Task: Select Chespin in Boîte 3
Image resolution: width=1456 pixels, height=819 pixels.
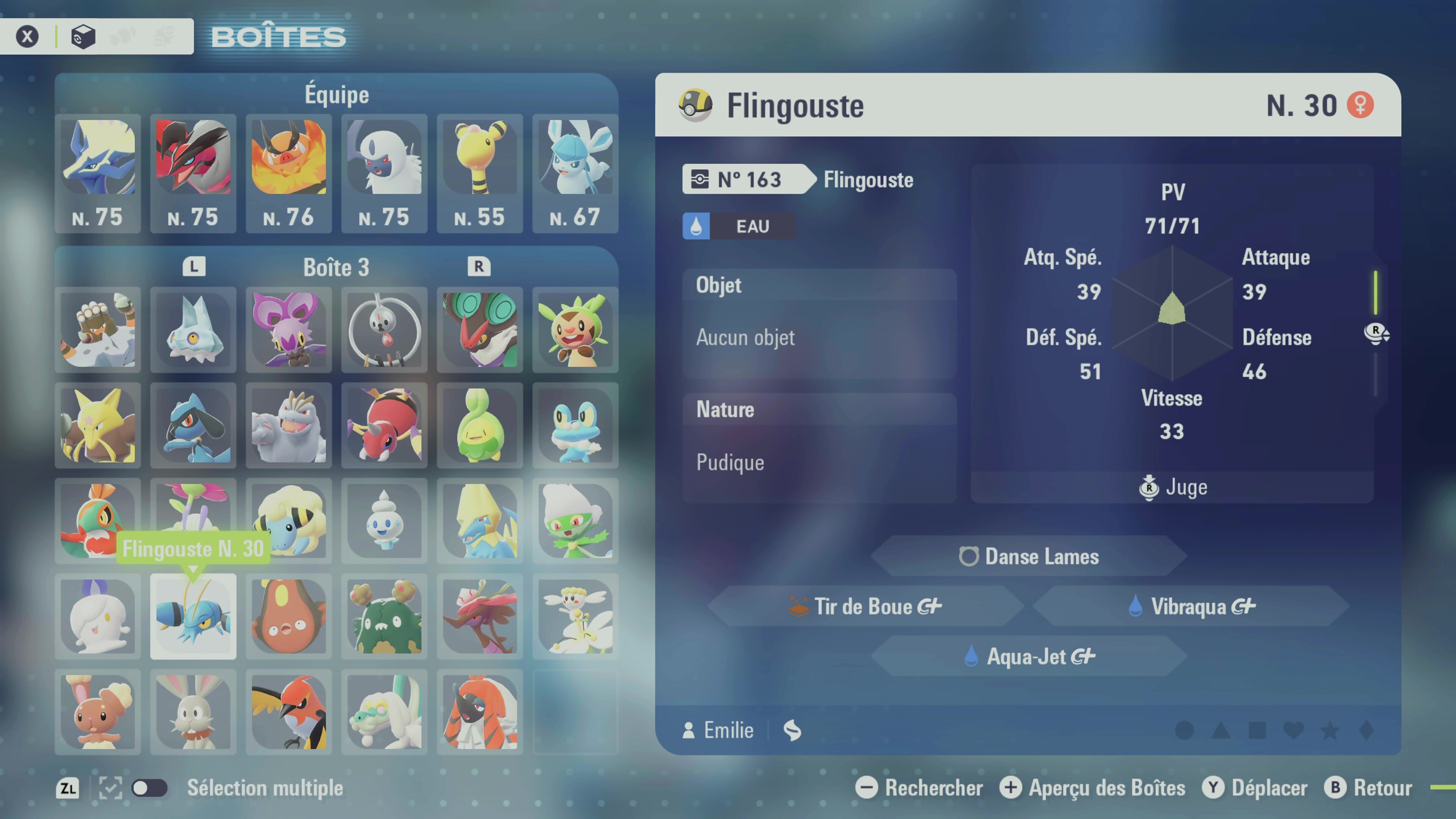Action: 576,329
